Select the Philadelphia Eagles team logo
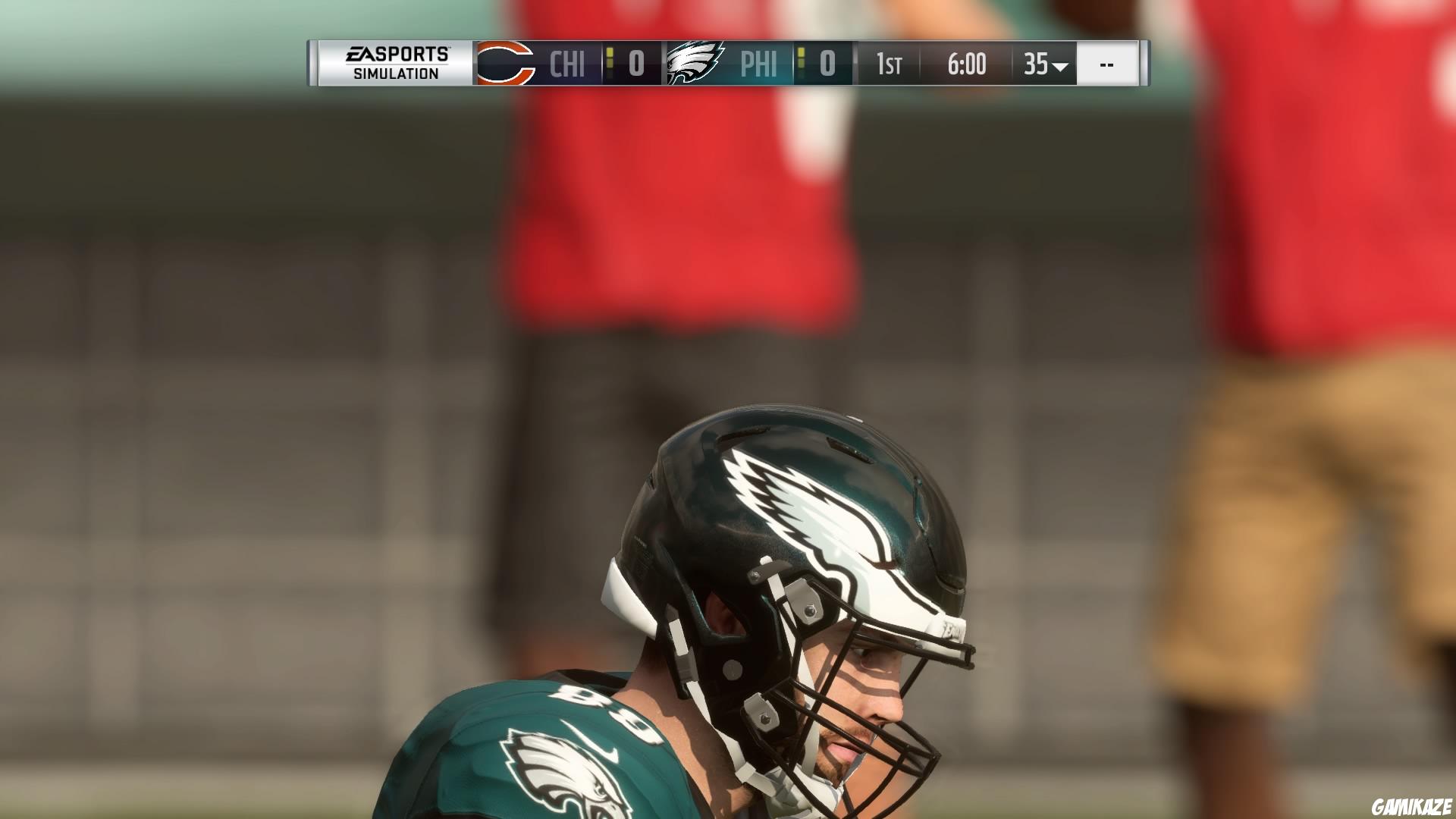The height and width of the screenshot is (819, 1456). [x=694, y=64]
